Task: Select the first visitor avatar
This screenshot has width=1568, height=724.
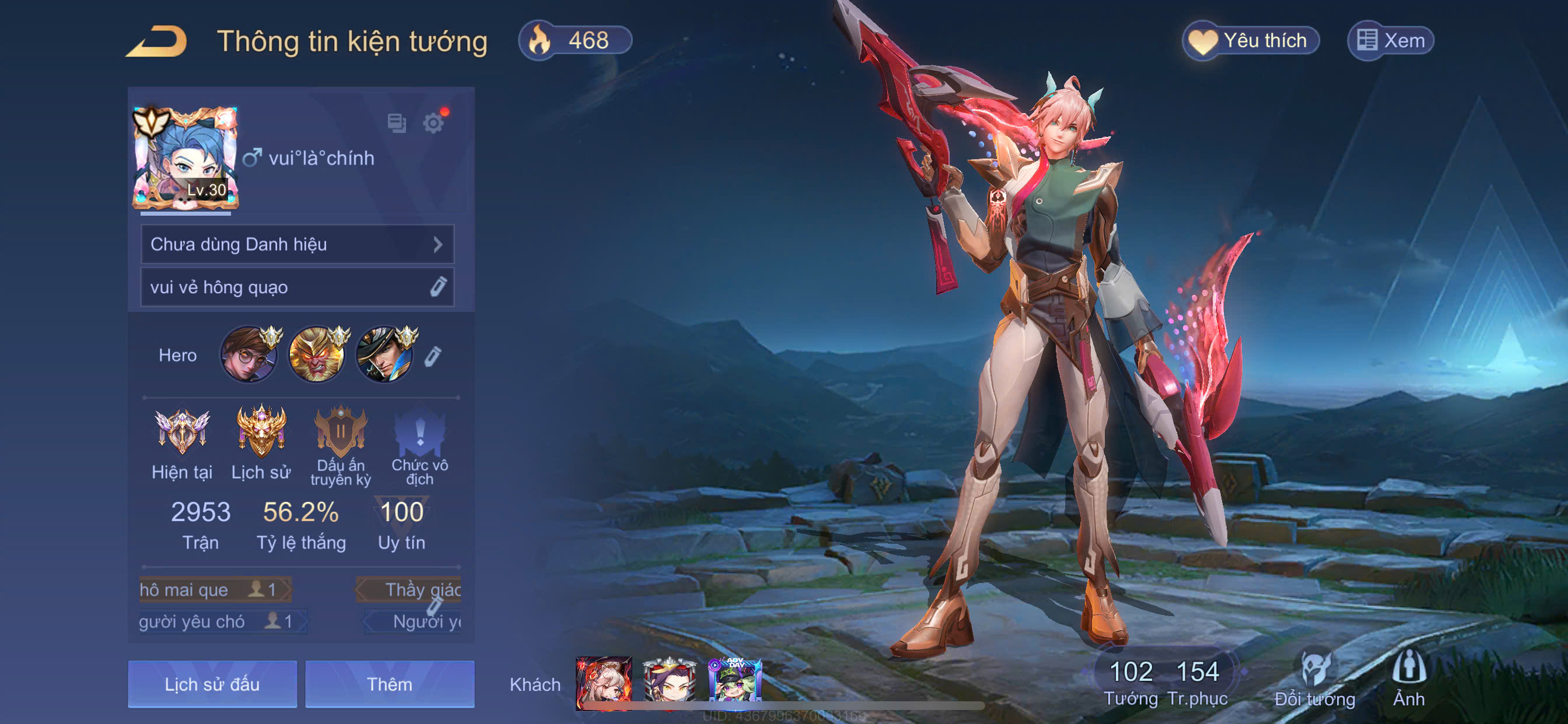Action: click(604, 683)
